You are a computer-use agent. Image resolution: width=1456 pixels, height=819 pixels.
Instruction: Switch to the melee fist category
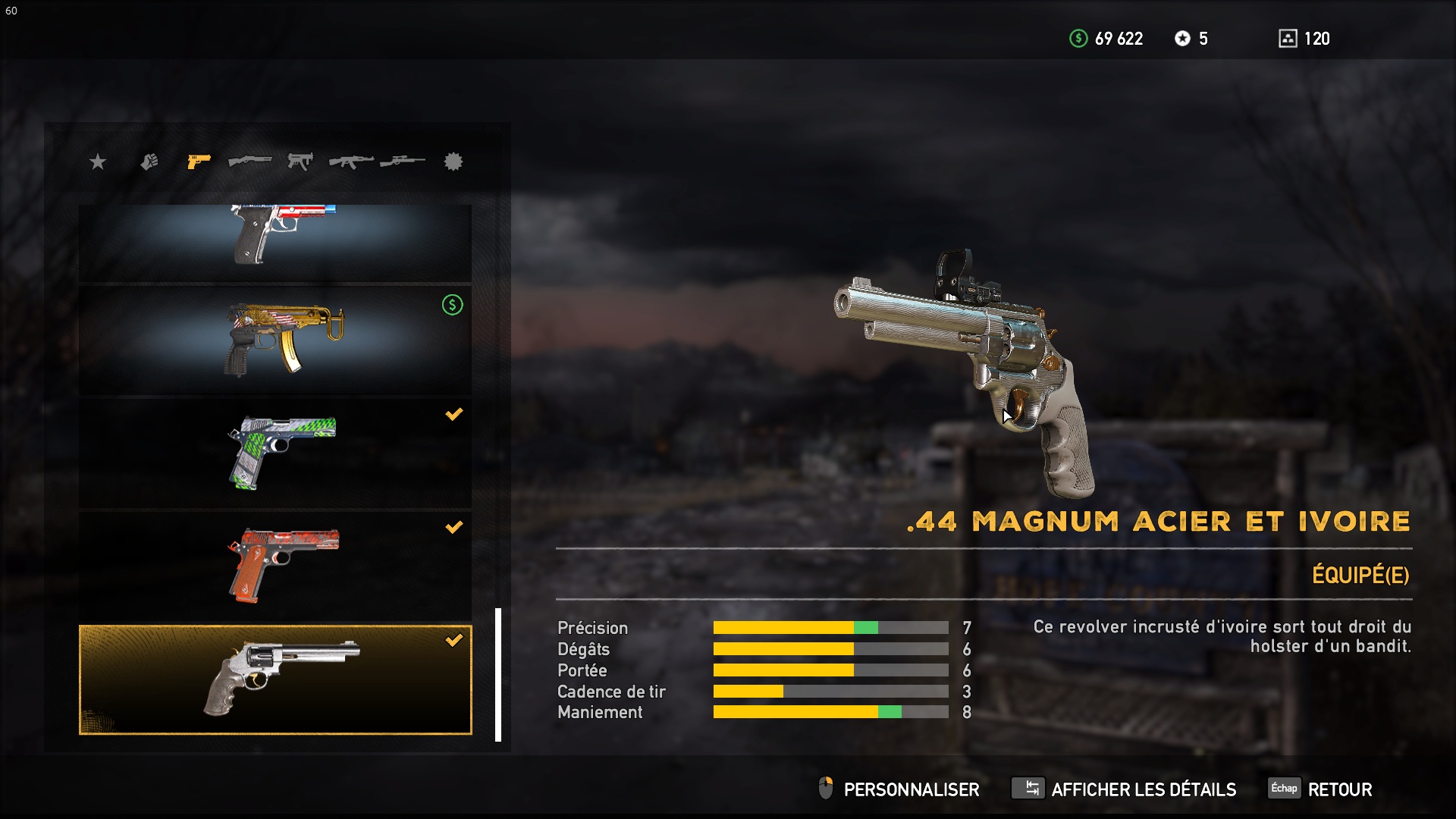point(149,162)
